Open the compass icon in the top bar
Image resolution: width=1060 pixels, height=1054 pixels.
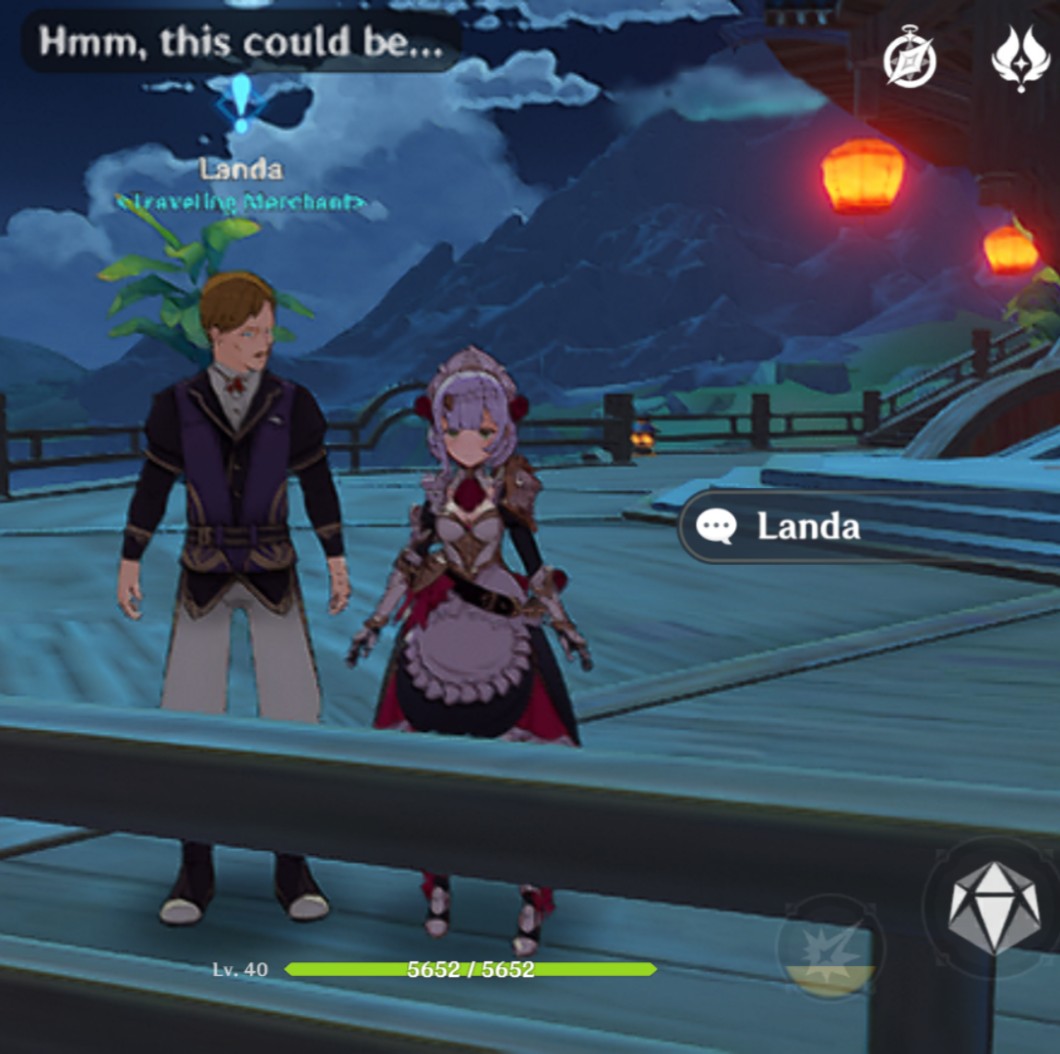coord(910,62)
